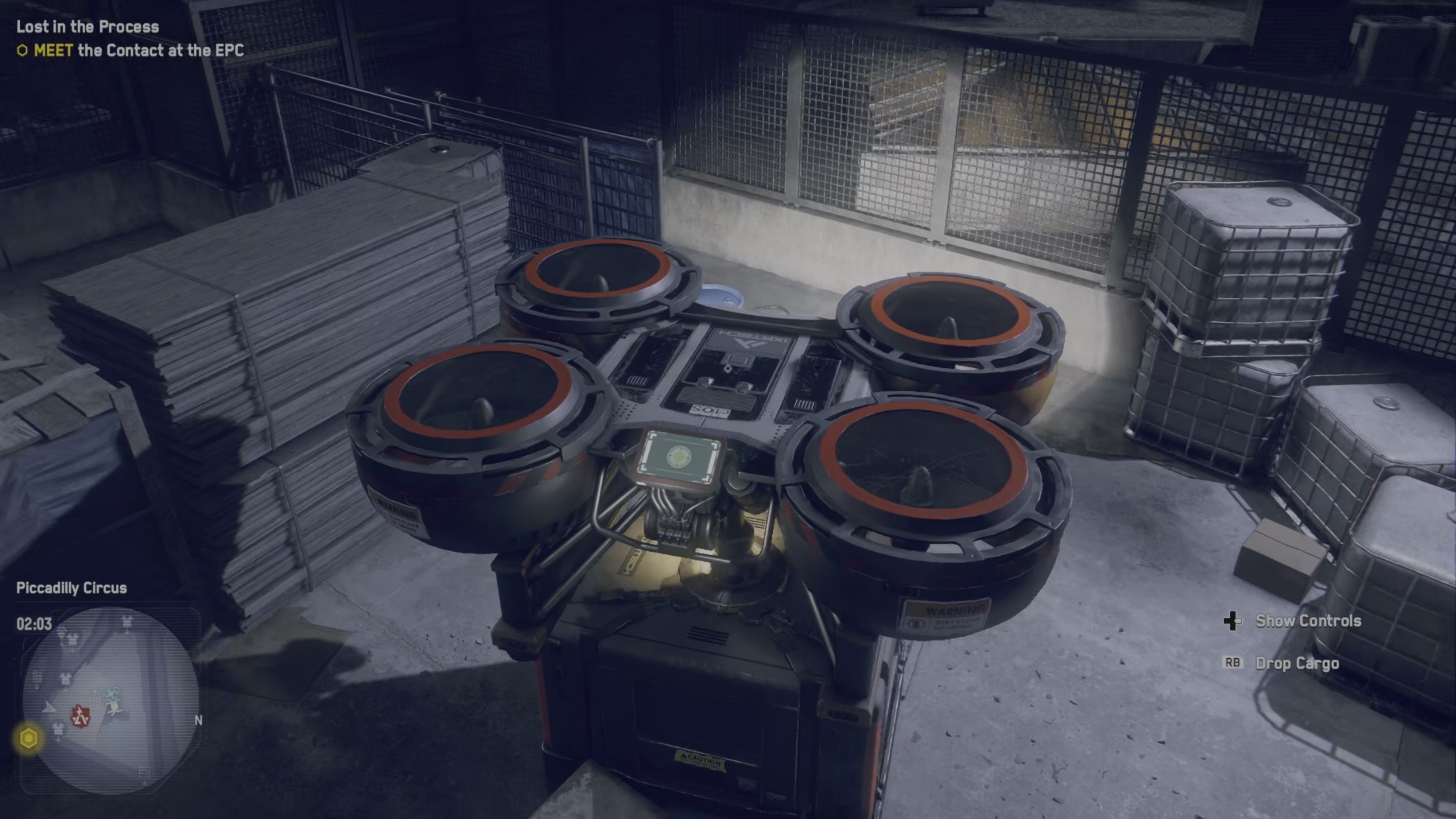
Task: Click the 'MEET the Contact at the EPC' objective
Action: pos(139,51)
